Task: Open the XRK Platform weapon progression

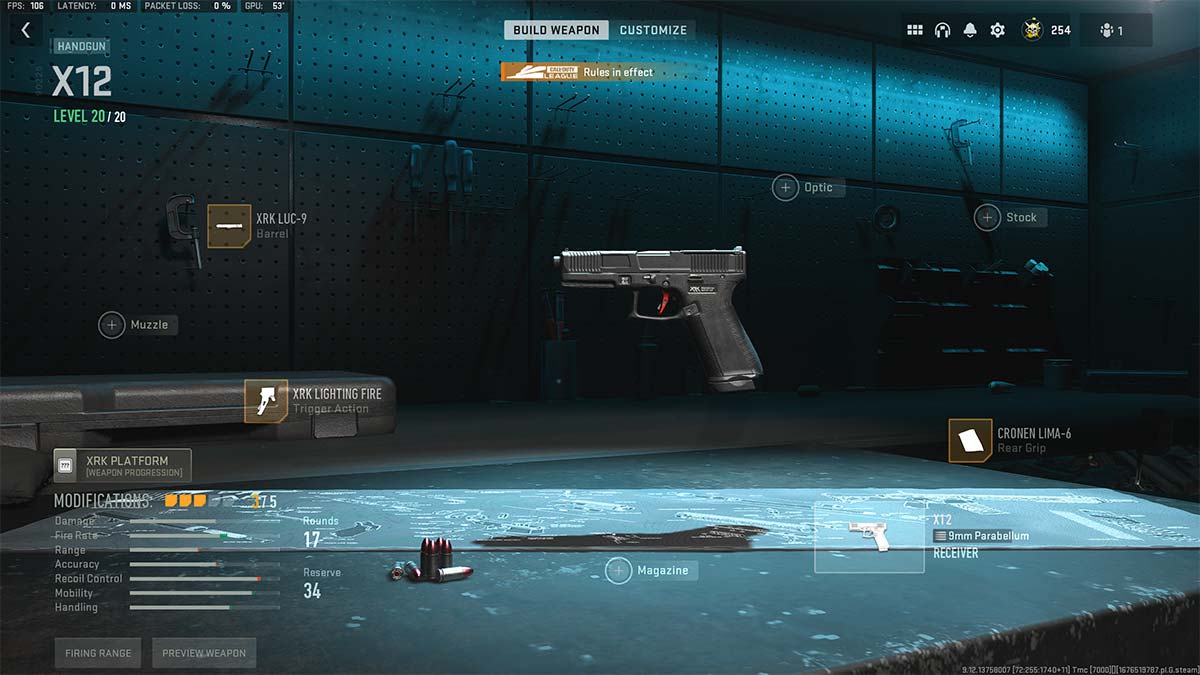Action: coord(122,465)
